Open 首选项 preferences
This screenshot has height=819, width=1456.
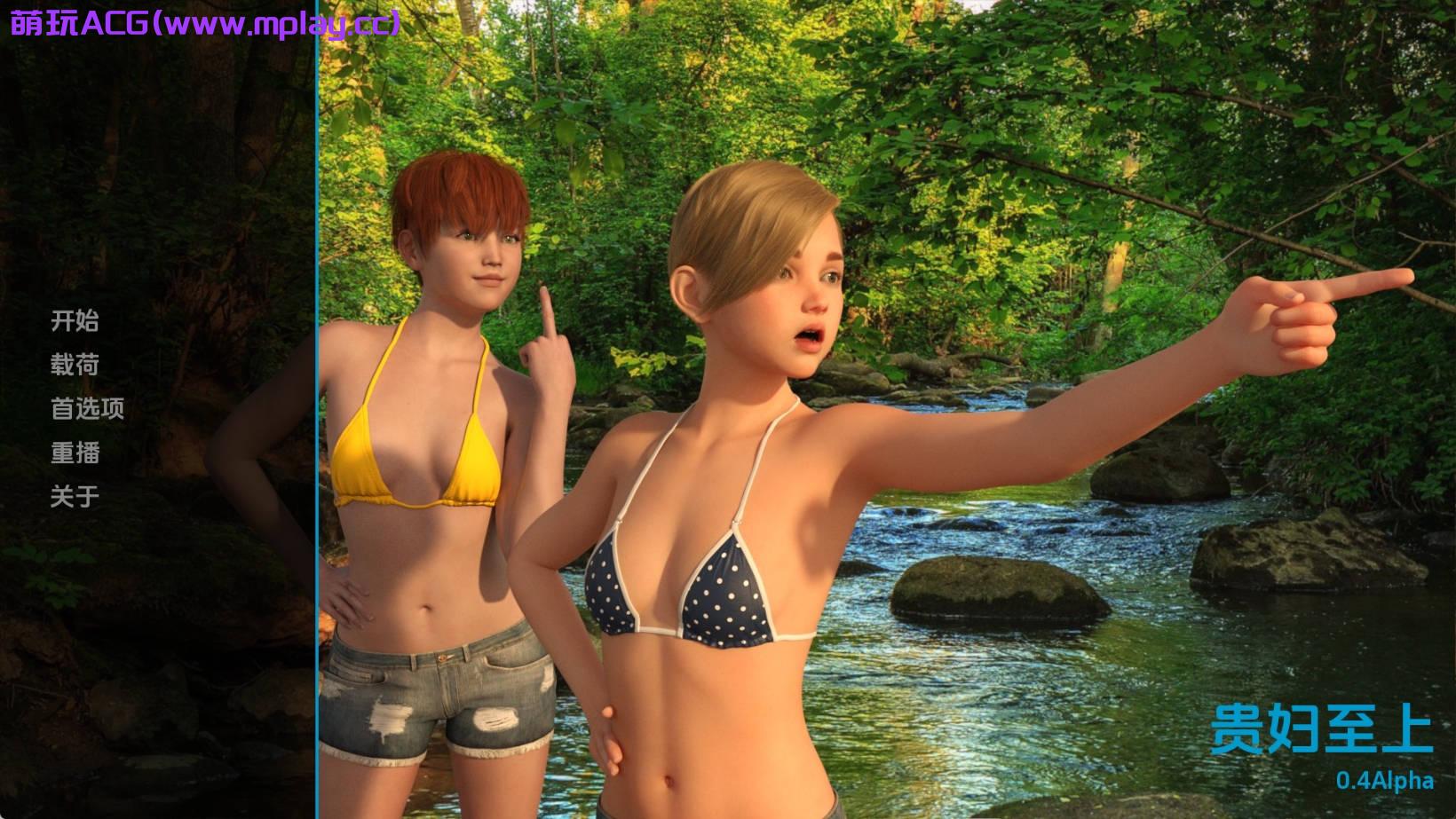87,408
